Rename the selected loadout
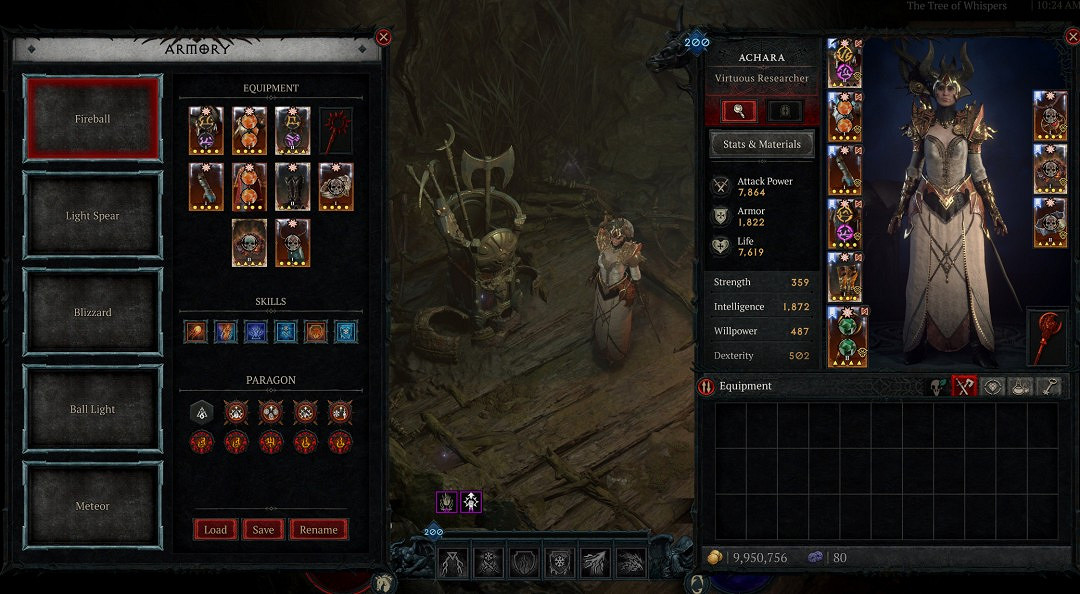 319,530
